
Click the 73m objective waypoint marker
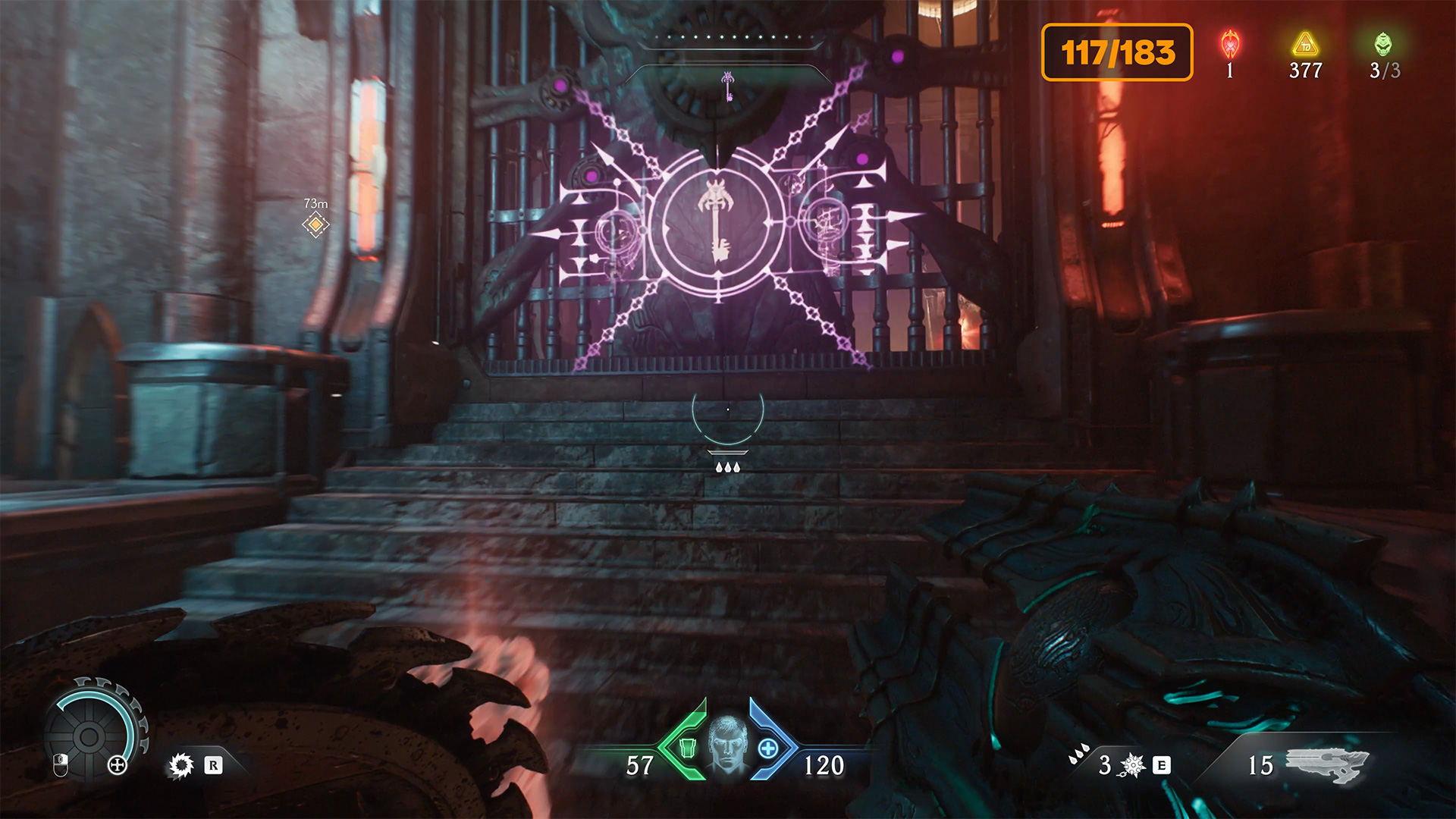pos(315,225)
